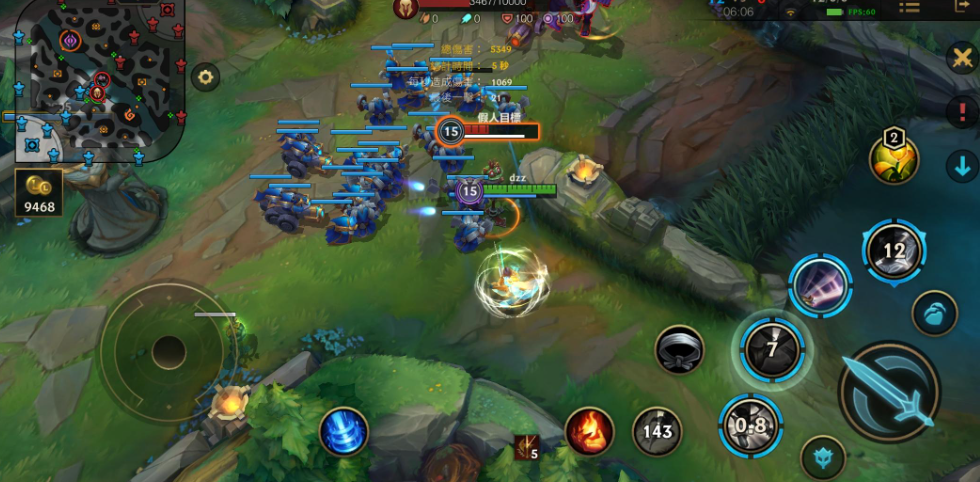The image size is (980, 482).
Task: Open the gear settings next to minimap
Action: pos(206,77)
